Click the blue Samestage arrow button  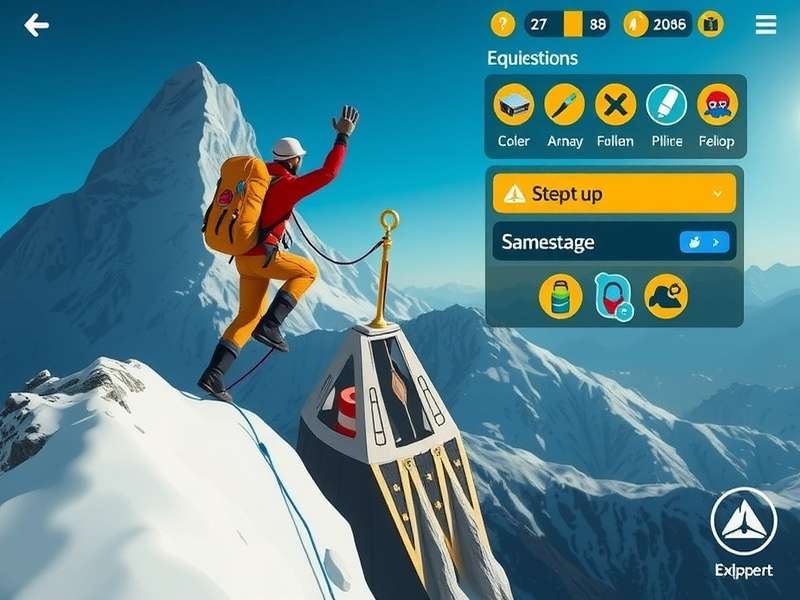pos(704,242)
